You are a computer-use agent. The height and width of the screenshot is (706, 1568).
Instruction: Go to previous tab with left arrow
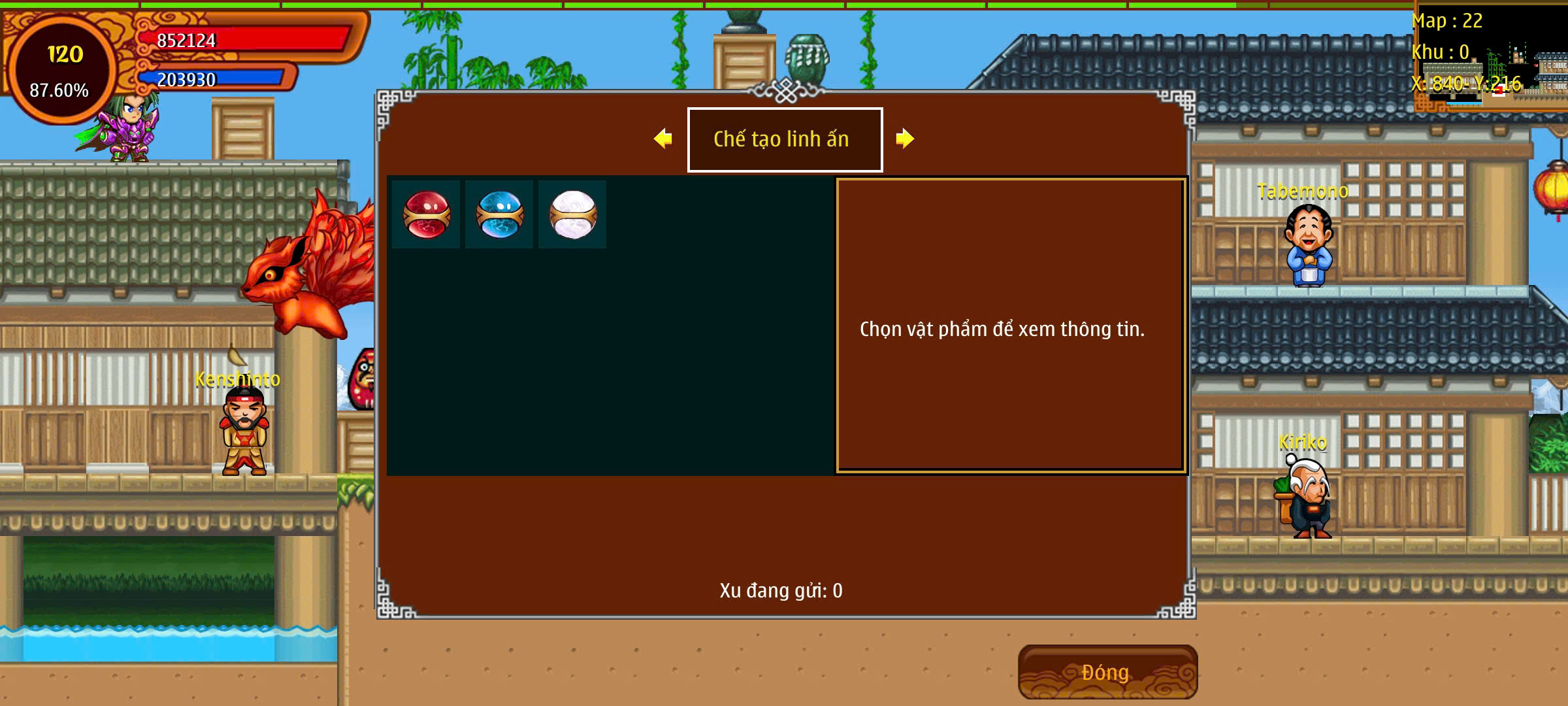click(x=663, y=139)
